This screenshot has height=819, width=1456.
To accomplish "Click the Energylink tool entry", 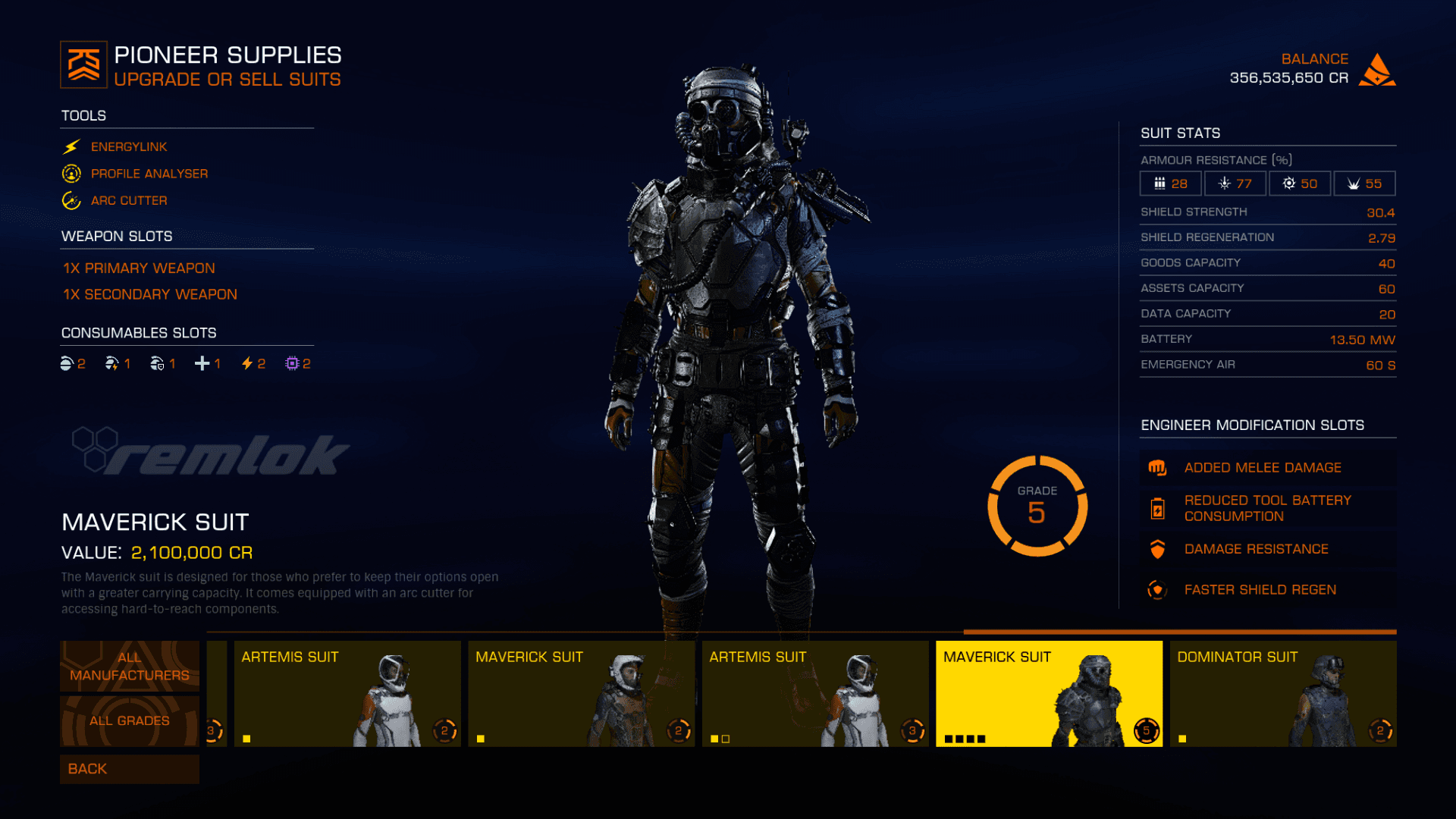I will point(128,146).
